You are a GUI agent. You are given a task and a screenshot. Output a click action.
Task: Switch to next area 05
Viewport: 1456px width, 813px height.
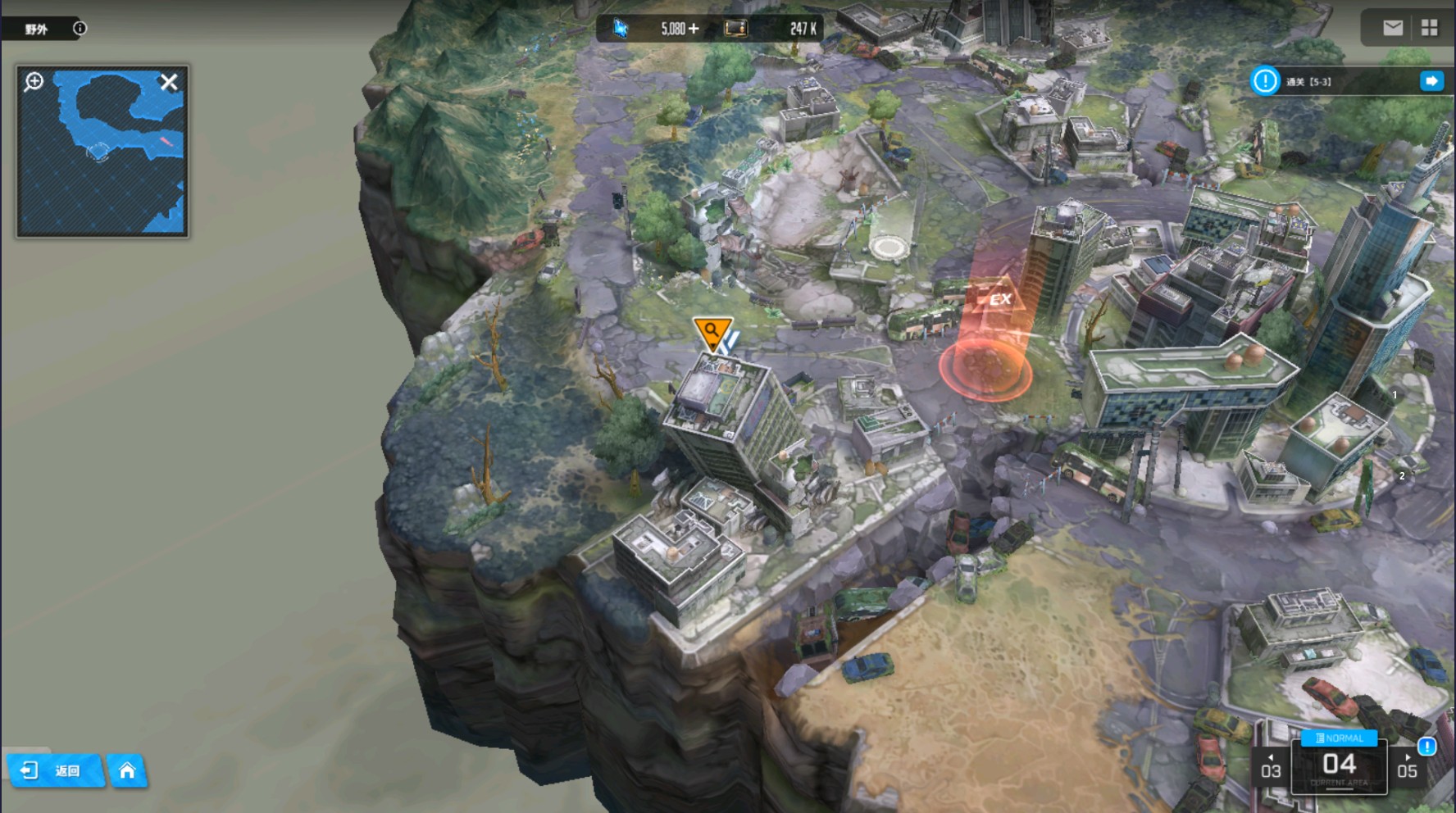tap(1407, 768)
